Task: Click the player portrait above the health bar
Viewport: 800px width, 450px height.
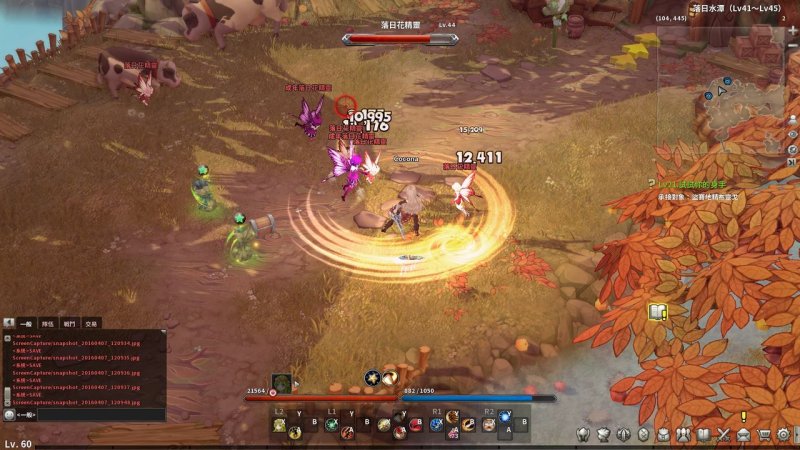Action: pyautogui.click(x=282, y=383)
